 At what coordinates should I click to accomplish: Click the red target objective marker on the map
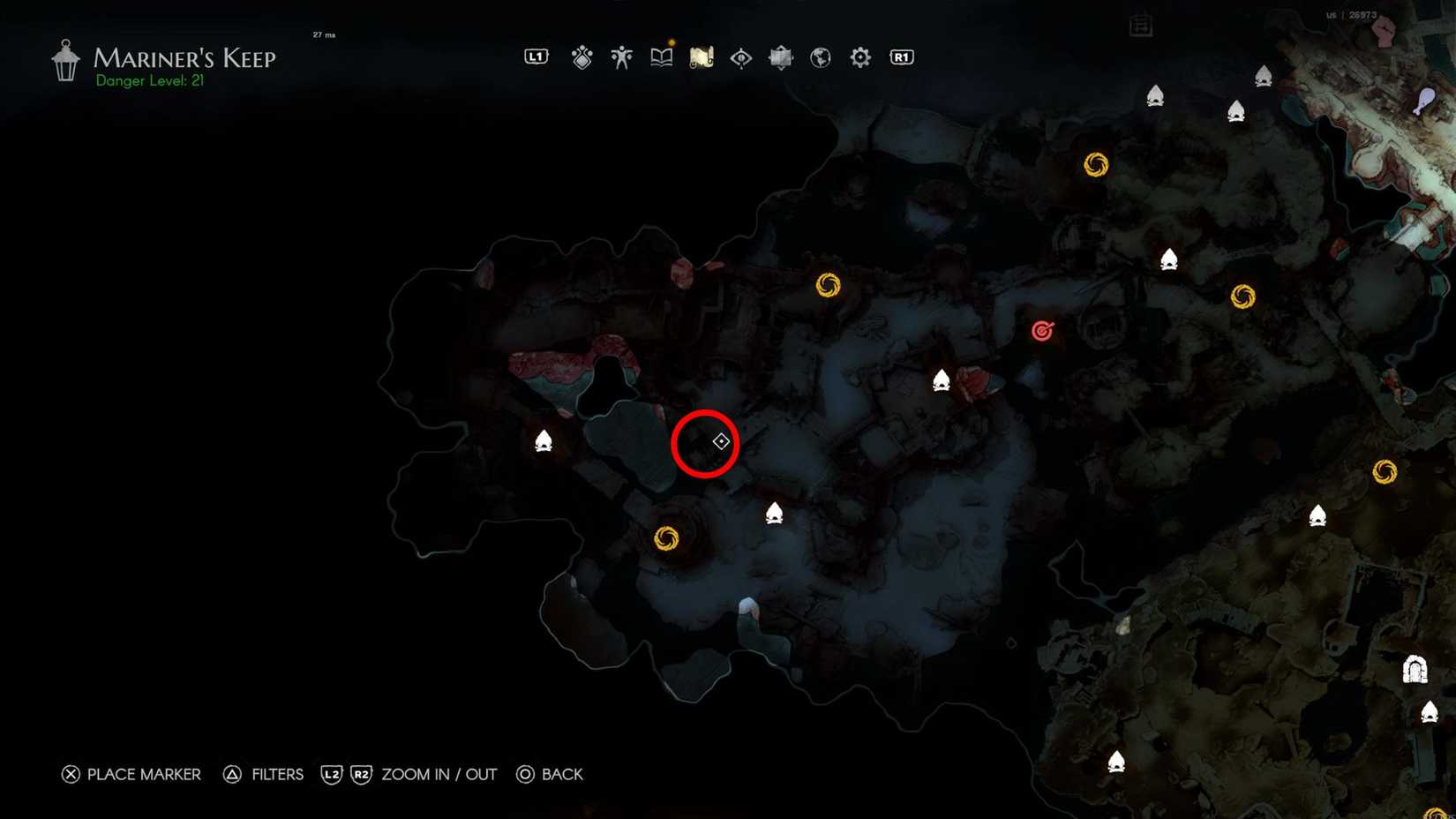click(1042, 331)
